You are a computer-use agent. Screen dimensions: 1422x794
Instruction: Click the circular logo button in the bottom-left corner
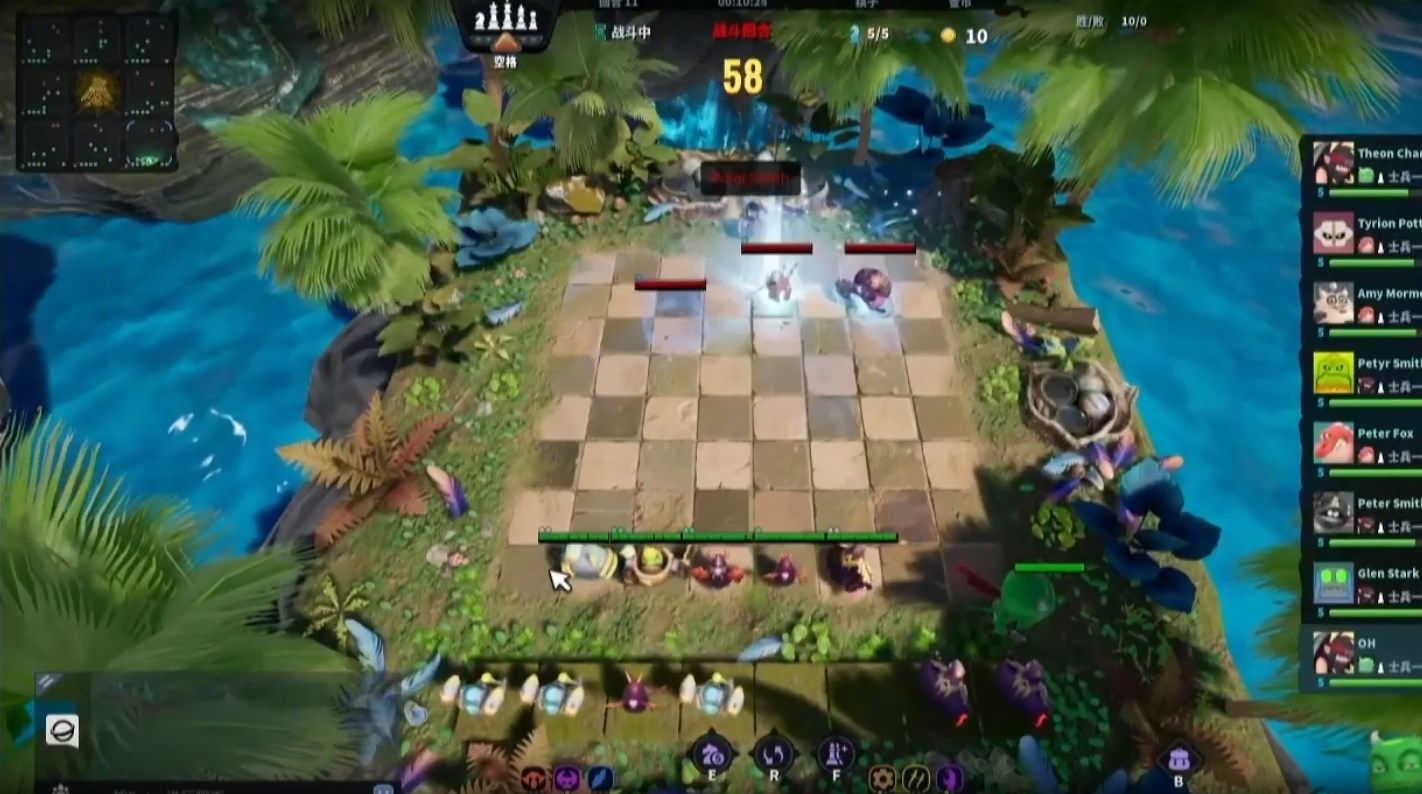coord(62,733)
